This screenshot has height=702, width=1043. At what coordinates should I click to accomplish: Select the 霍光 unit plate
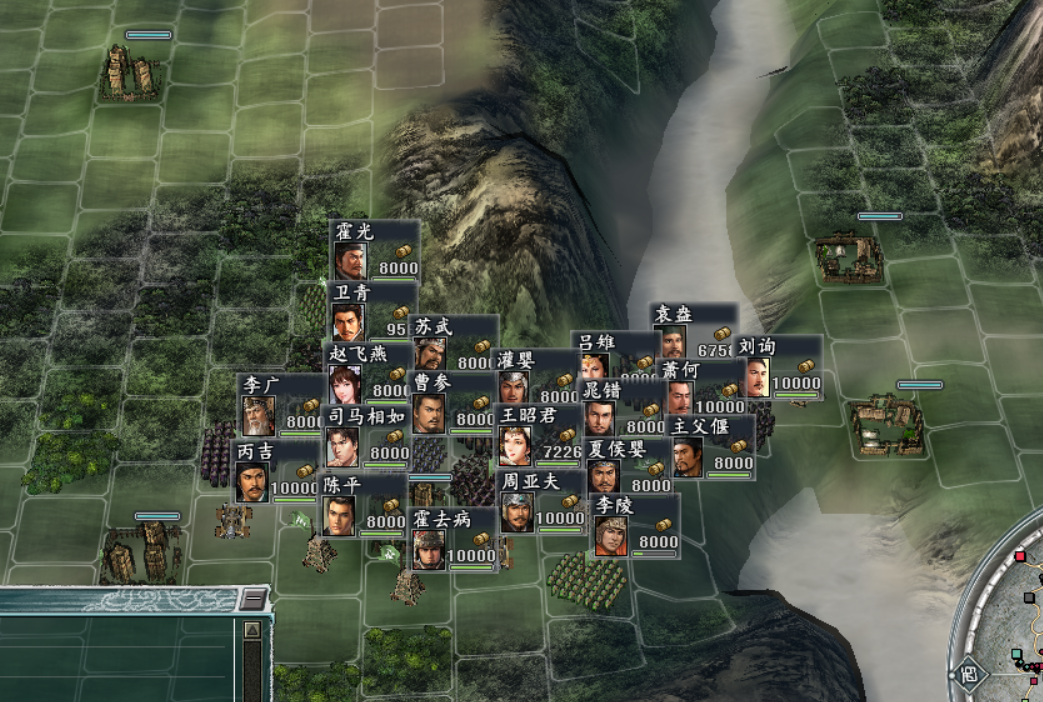click(375, 250)
